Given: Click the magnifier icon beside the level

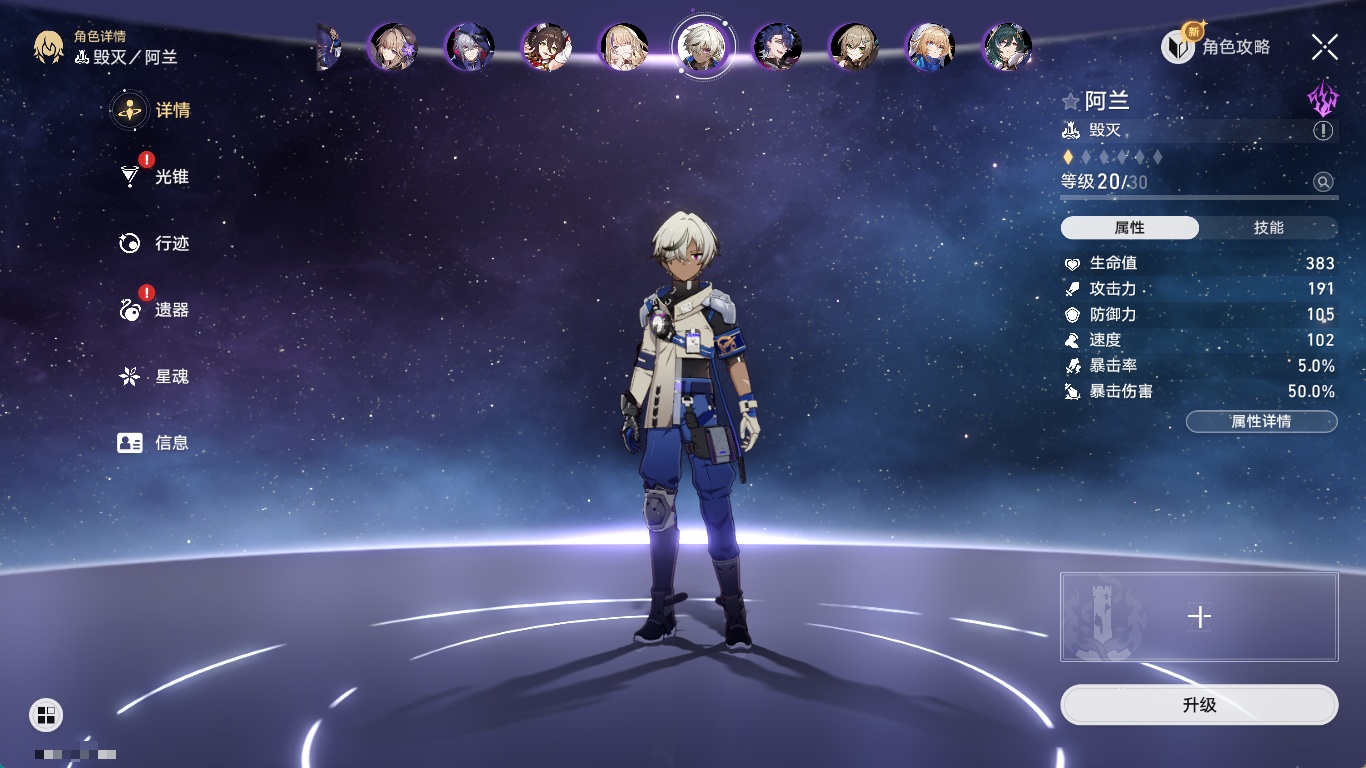Looking at the screenshot, I should point(1323,182).
